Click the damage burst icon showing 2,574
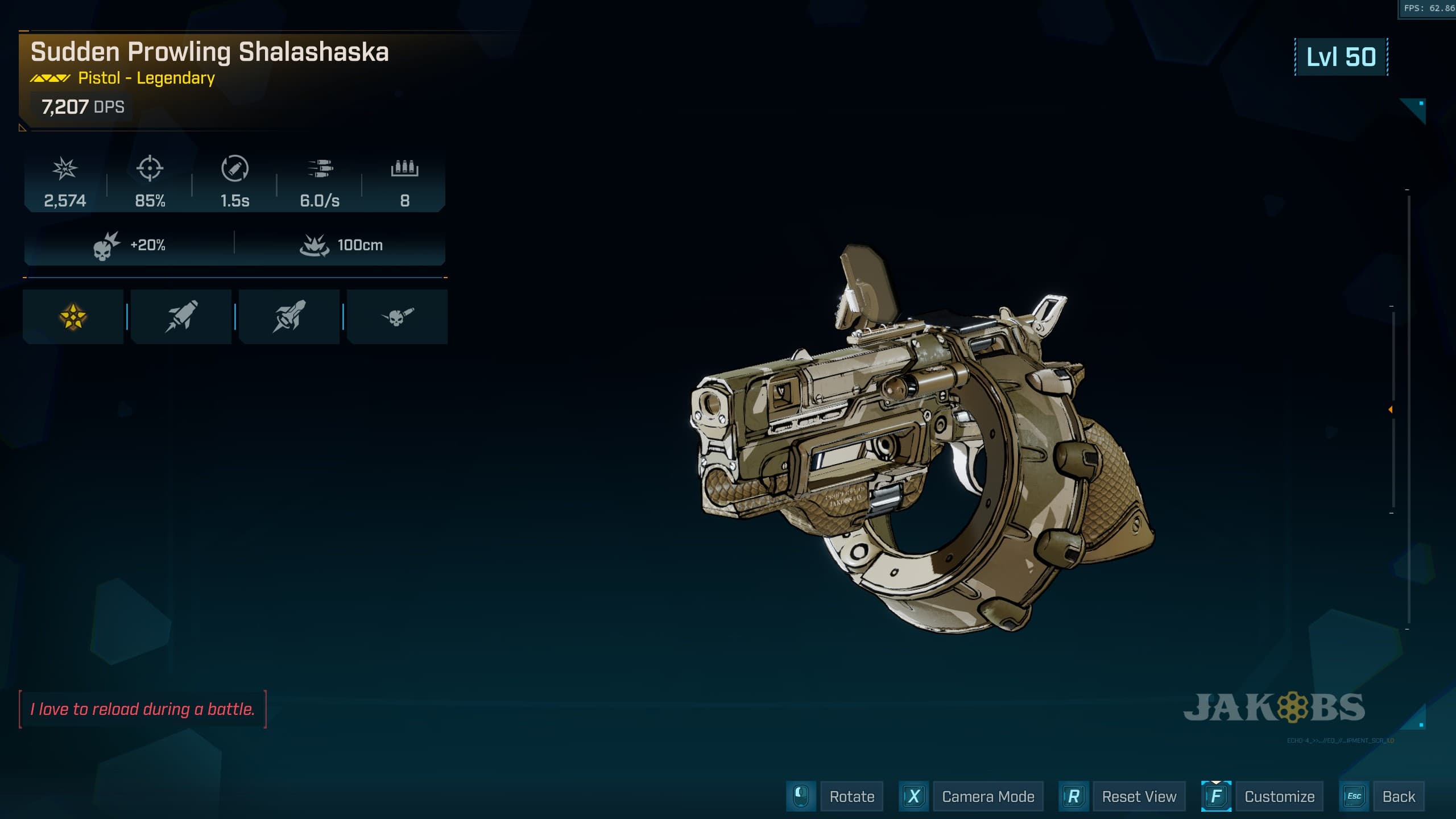 pyautogui.click(x=64, y=169)
